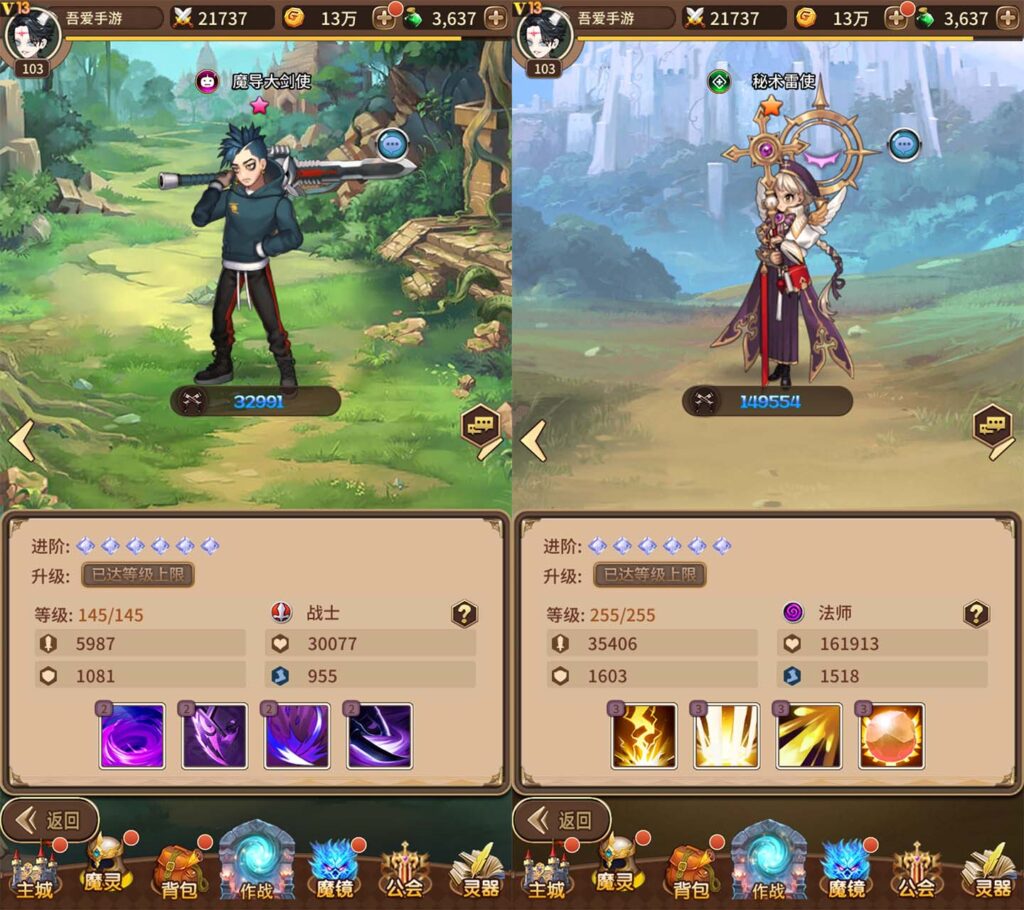This screenshot has height=910, width=1024.
Task: Open the help icon beside 法师 class
Action: (x=976, y=613)
